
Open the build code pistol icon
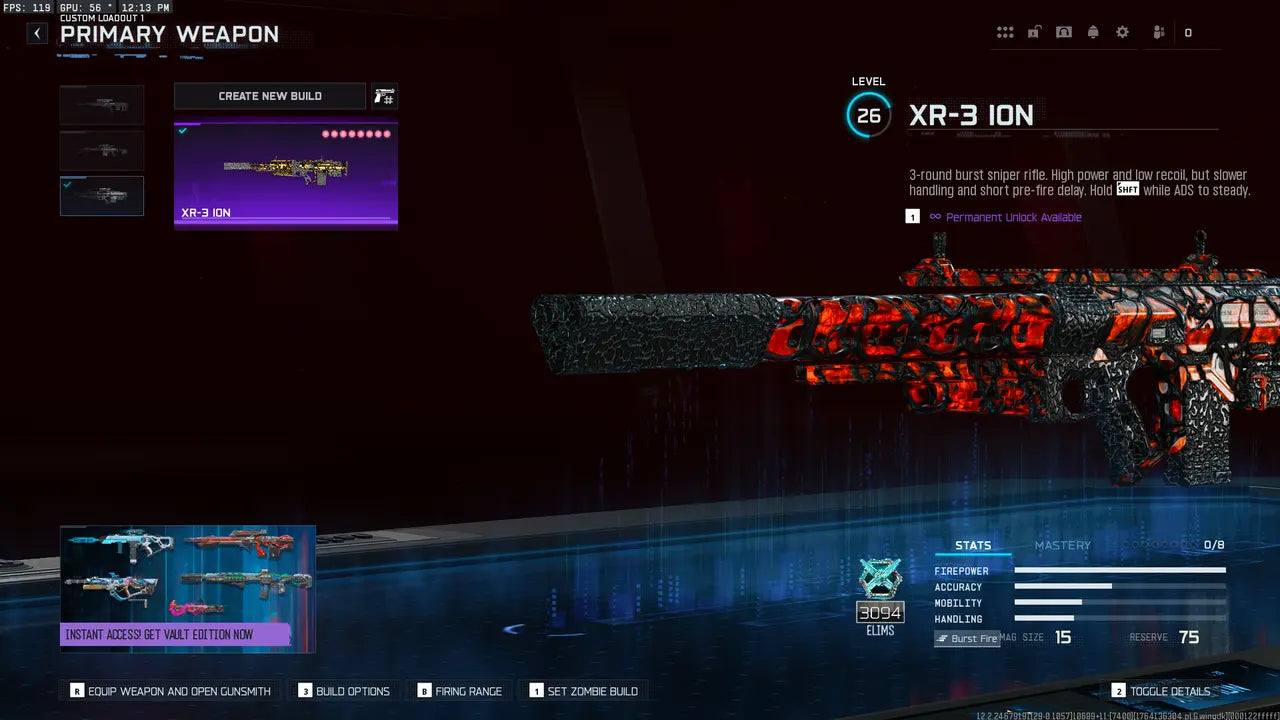coord(384,96)
